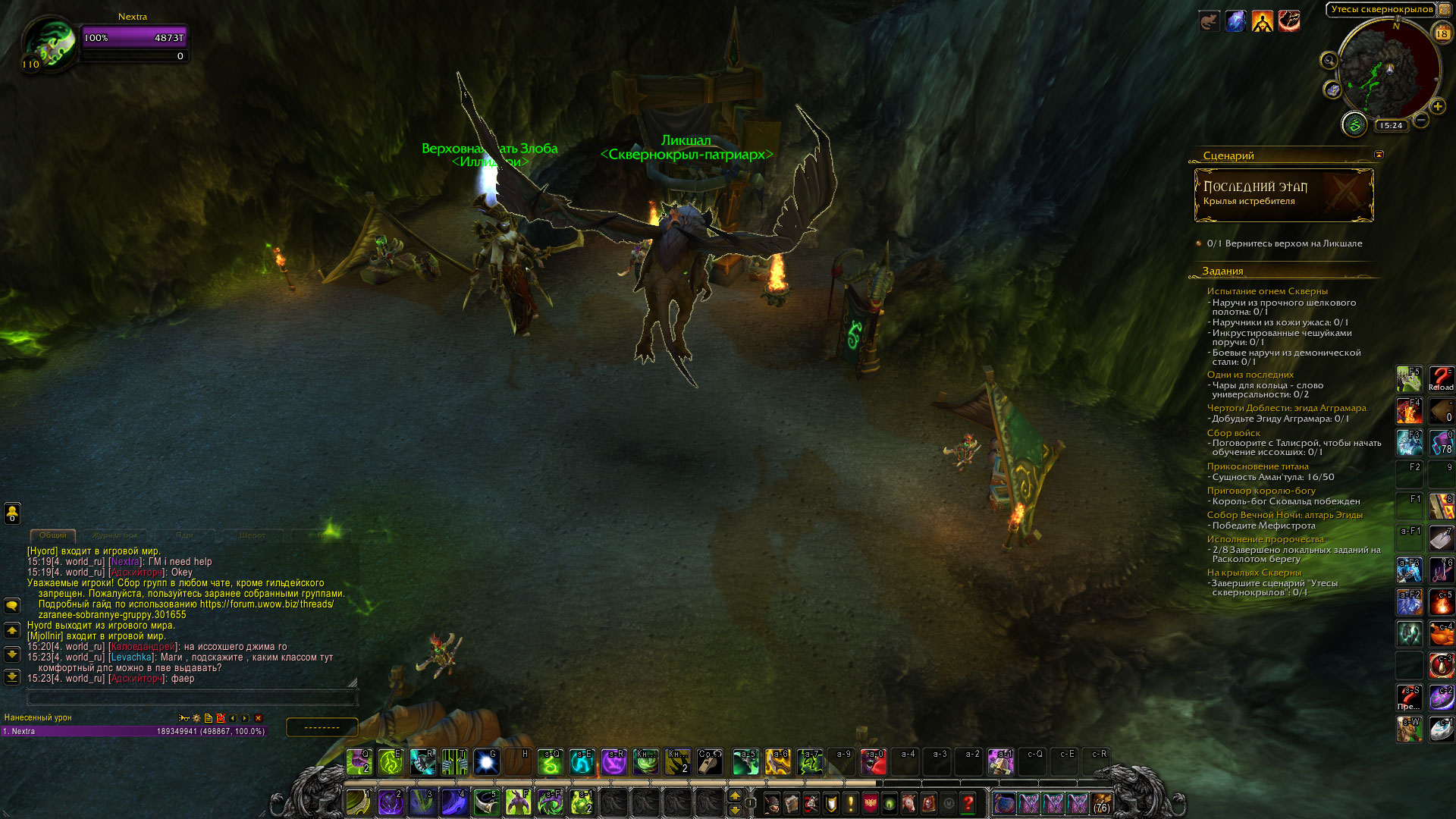Select the Последний этап scenario banner
Image resolution: width=1456 pixels, height=819 pixels.
tap(1283, 195)
